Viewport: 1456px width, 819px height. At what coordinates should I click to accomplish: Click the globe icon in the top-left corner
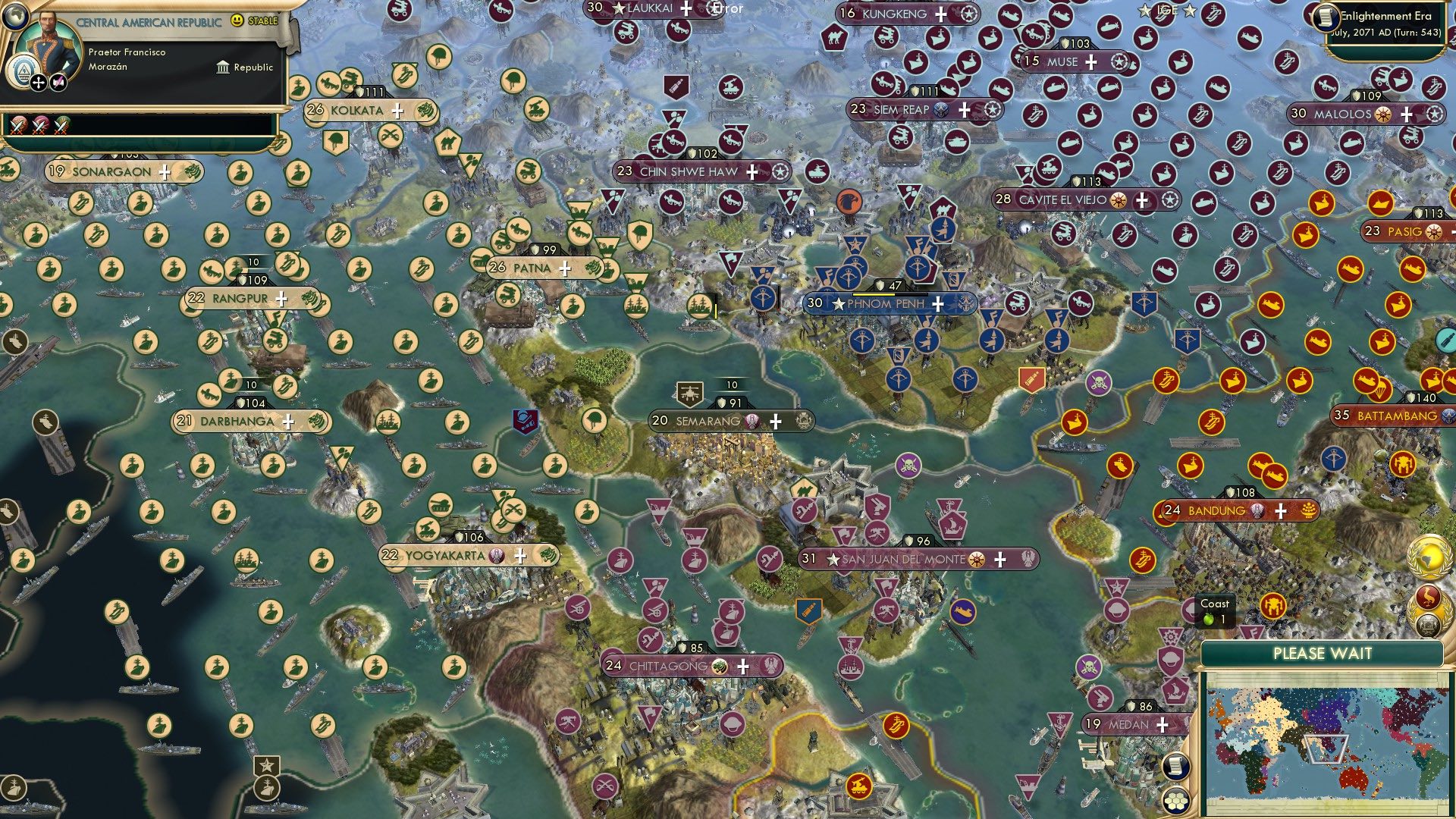pos(15,16)
